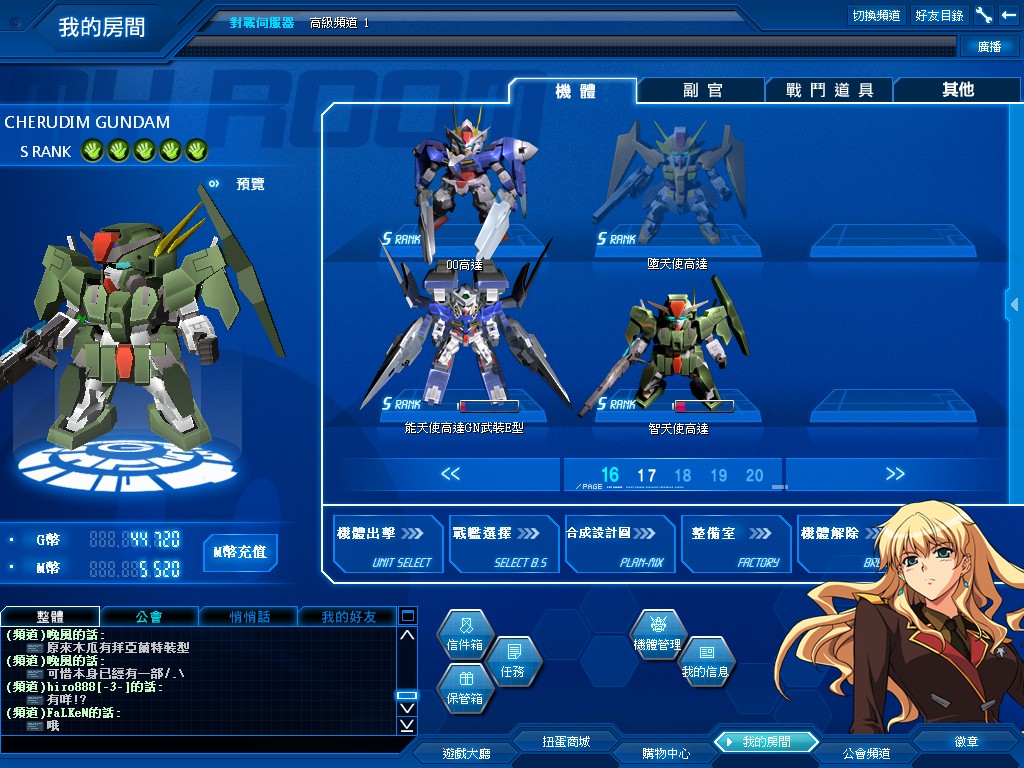Select the 00高達 unit
Screen dimensions: 1024x768
pyautogui.click(x=464, y=185)
